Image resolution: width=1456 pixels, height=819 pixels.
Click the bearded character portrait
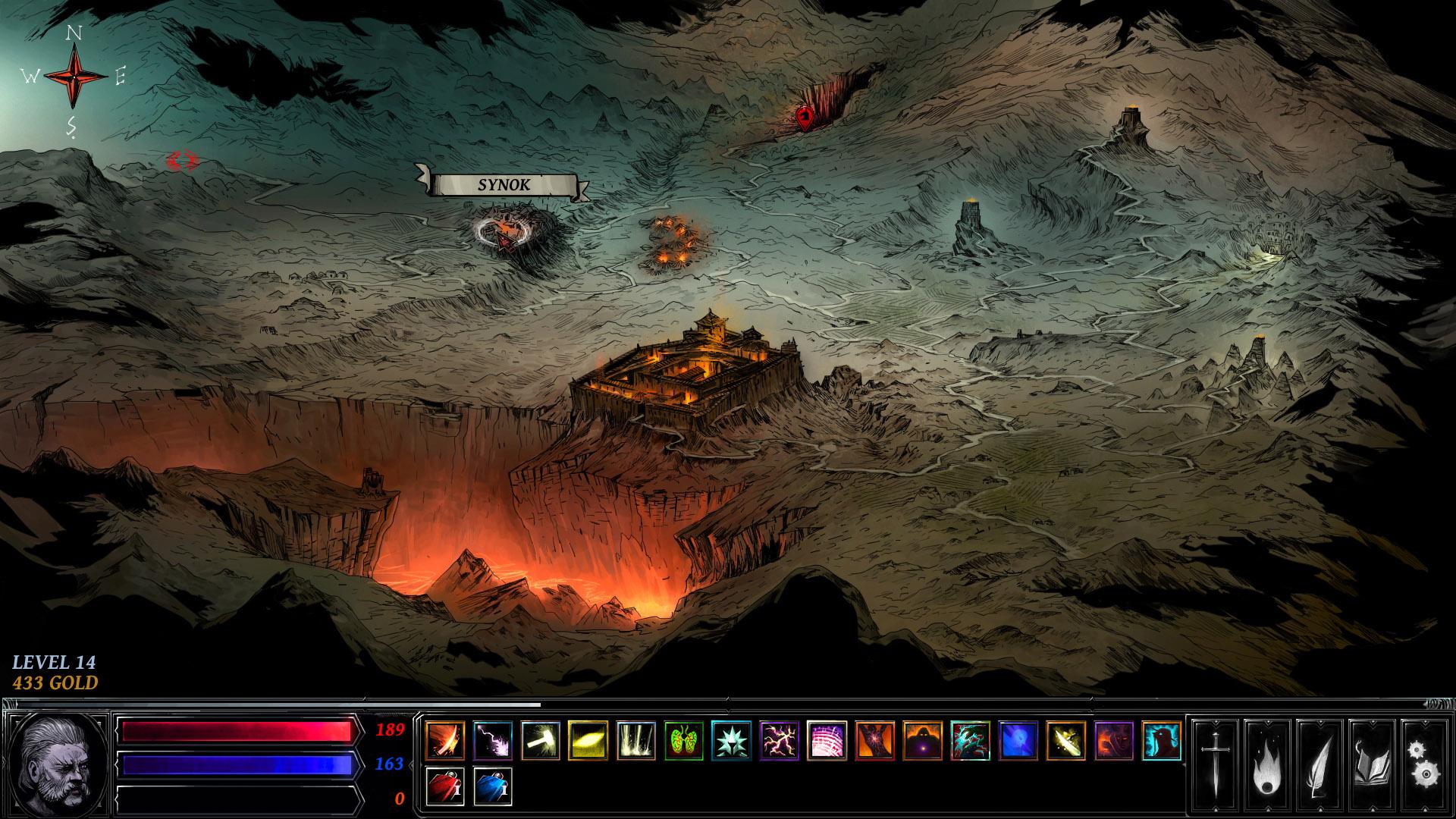(58, 762)
